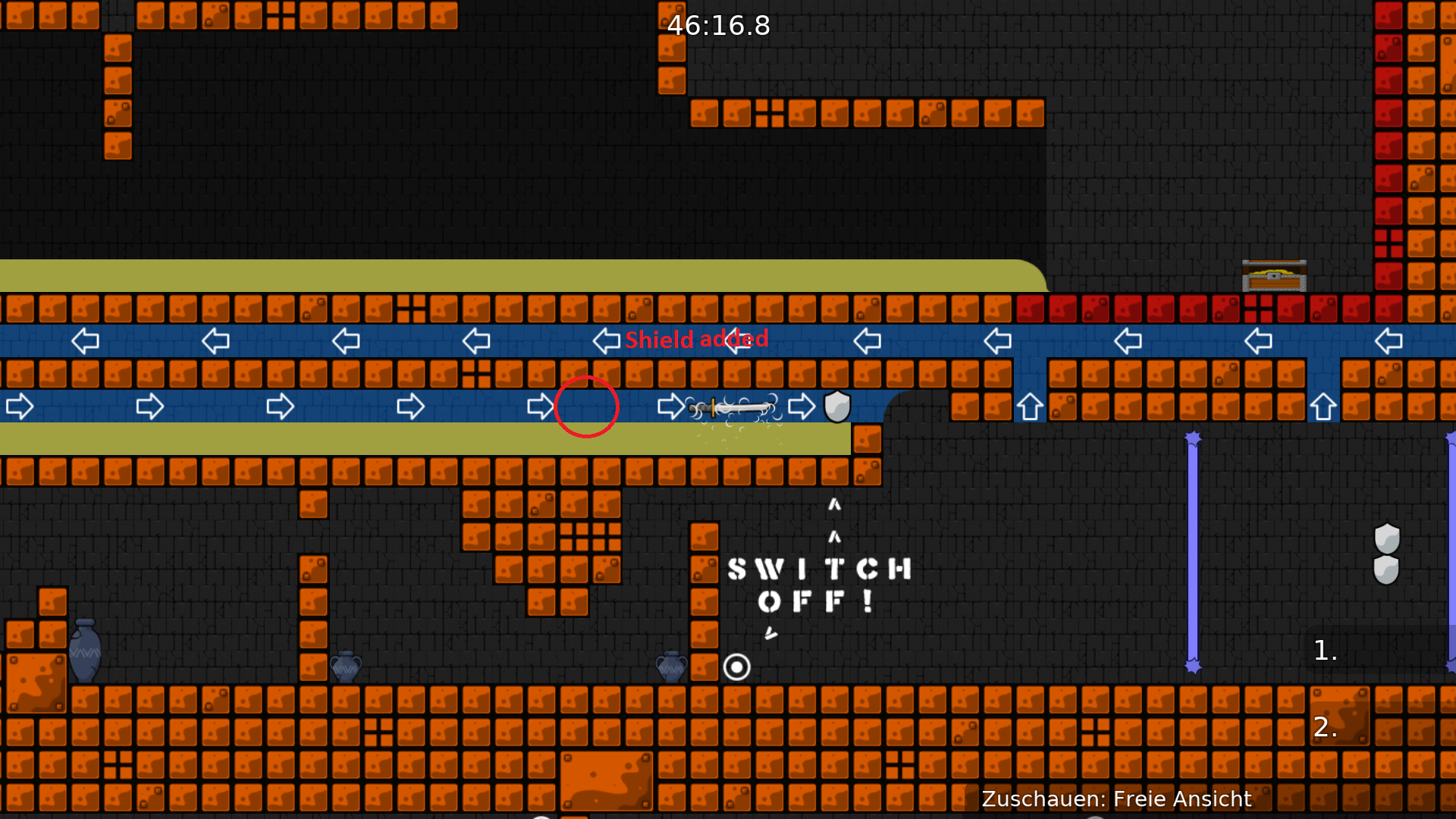Click the marker labeled 1 on the right

[1326, 651]
